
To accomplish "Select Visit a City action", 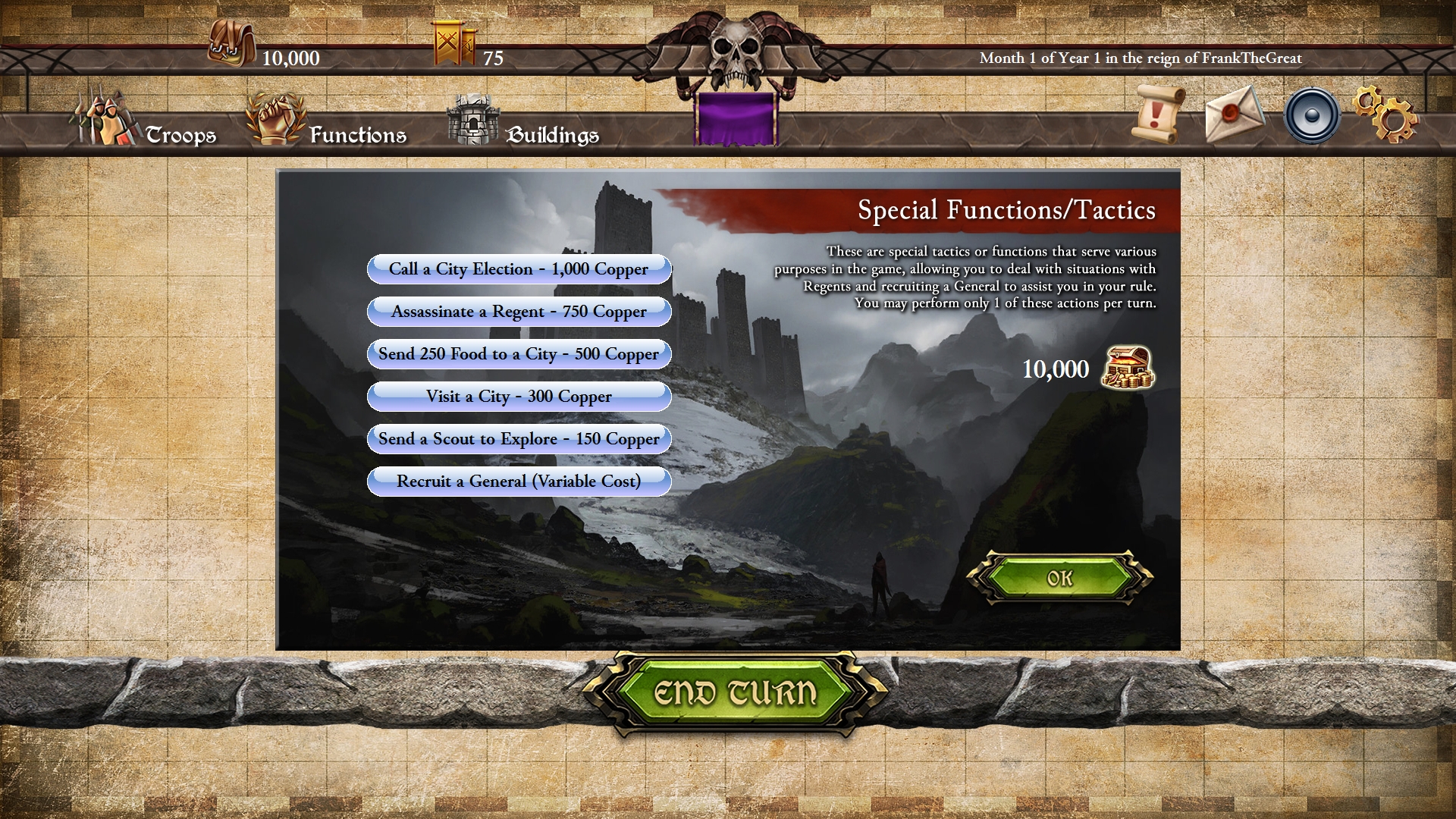I will (x=519, y=397).
